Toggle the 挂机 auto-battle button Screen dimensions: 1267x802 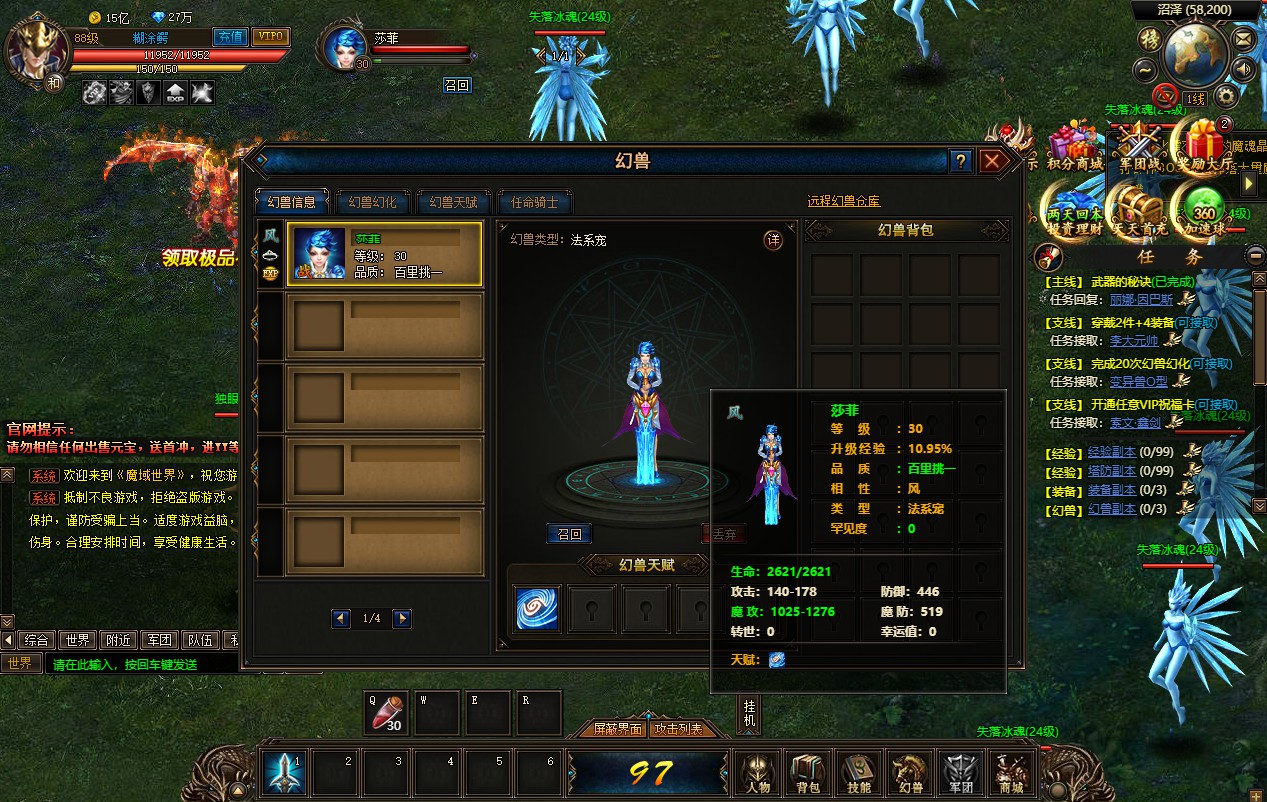tap(749, 713)
